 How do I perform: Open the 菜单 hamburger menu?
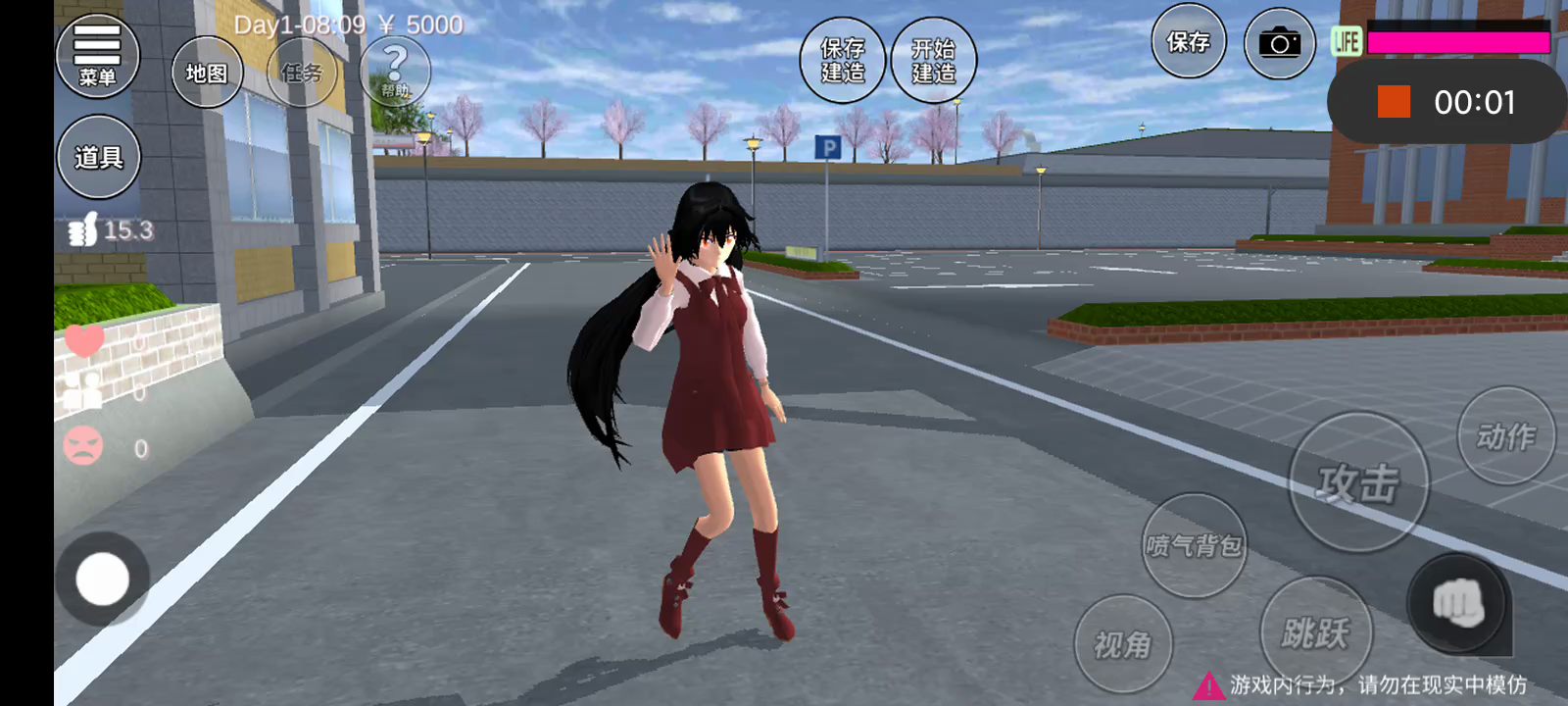coord(97,55)
